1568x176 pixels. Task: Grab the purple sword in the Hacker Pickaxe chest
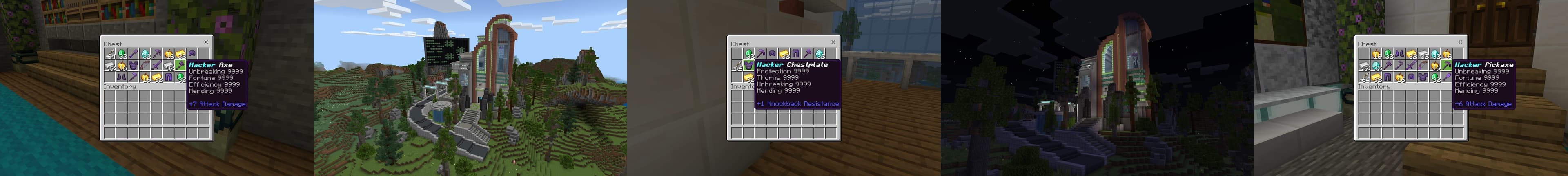tap(1411, 65)
